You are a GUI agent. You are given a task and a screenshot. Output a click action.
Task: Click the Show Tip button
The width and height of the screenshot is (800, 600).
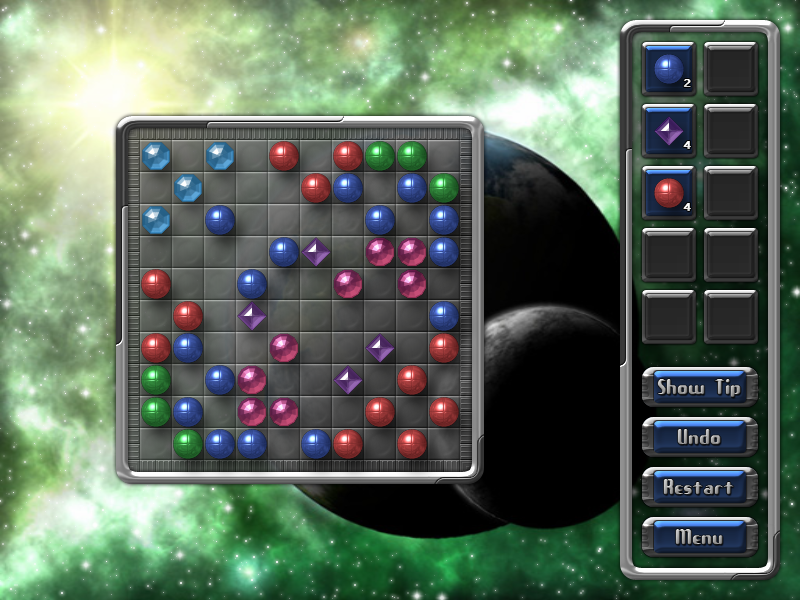tap(699, 387)
